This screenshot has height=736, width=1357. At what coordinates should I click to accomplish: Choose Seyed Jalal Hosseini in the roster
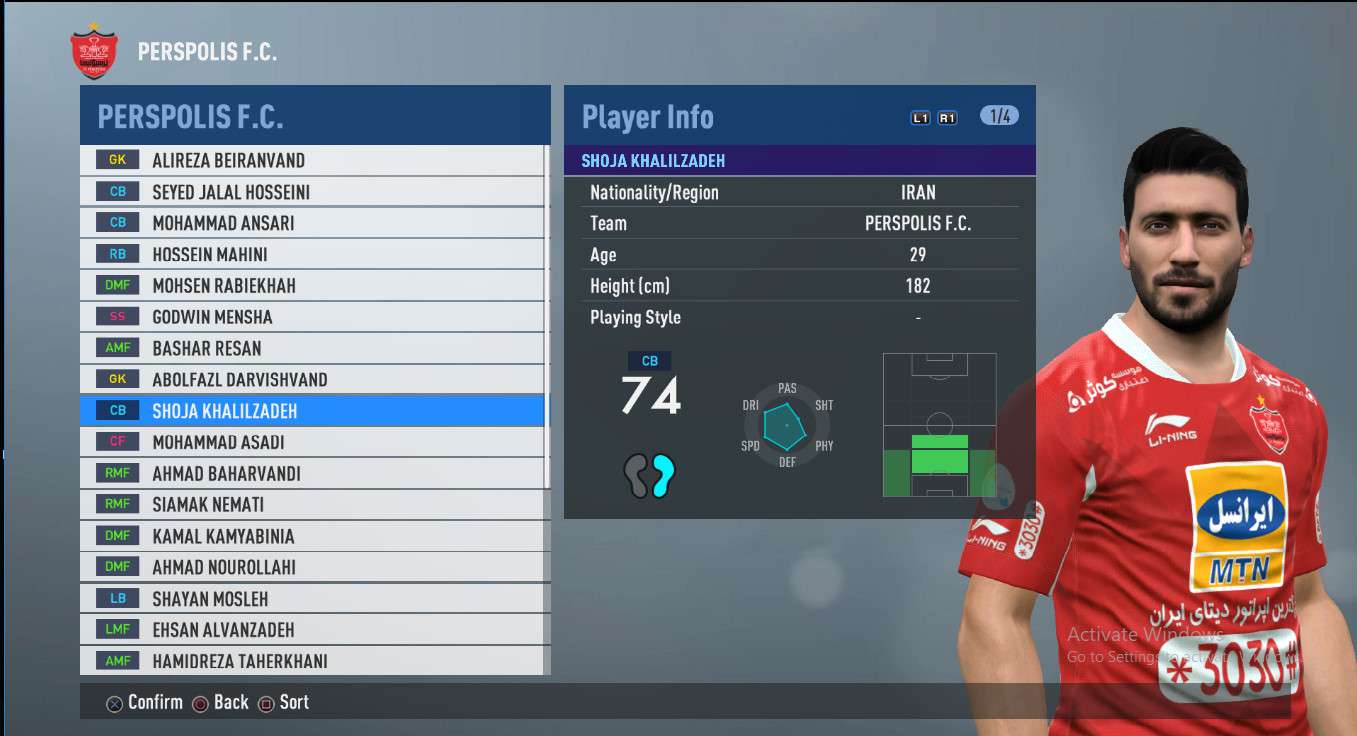tap(313, 192)
